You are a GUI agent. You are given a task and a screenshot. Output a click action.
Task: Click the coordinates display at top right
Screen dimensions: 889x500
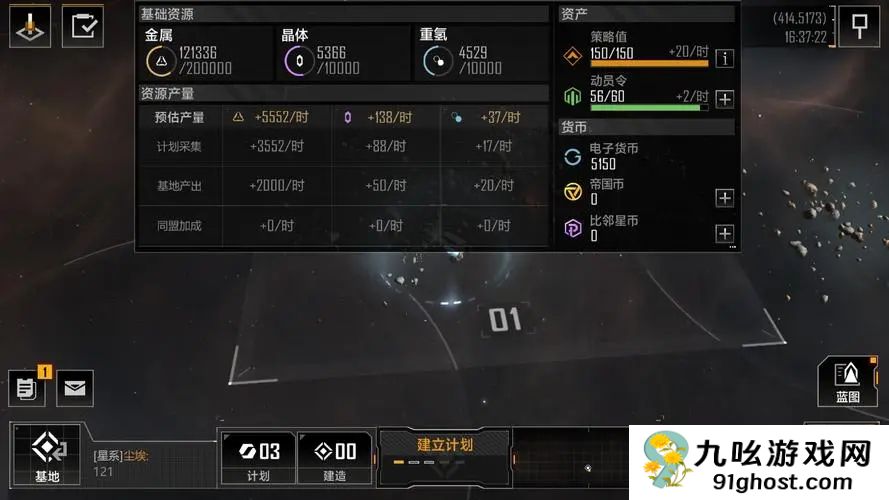coord(799,18)
